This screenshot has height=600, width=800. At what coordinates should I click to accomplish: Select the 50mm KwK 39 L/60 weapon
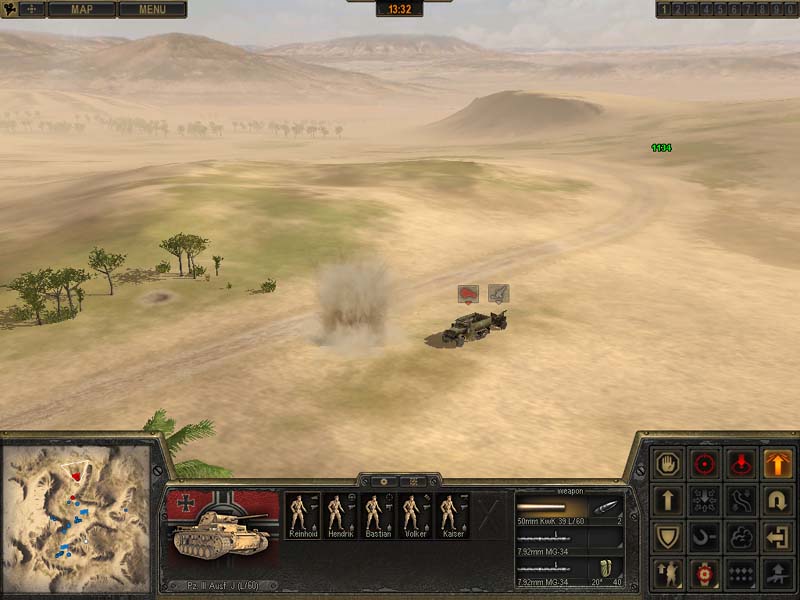tap(570, 509)
